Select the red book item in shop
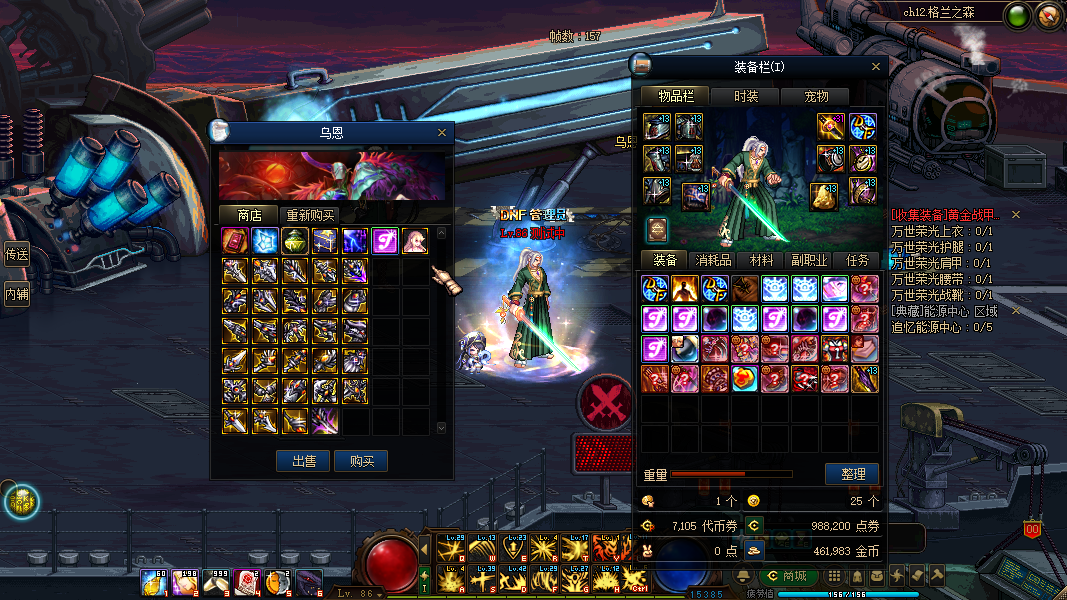The image size is (1067, 600). click(x=235, y=241)
